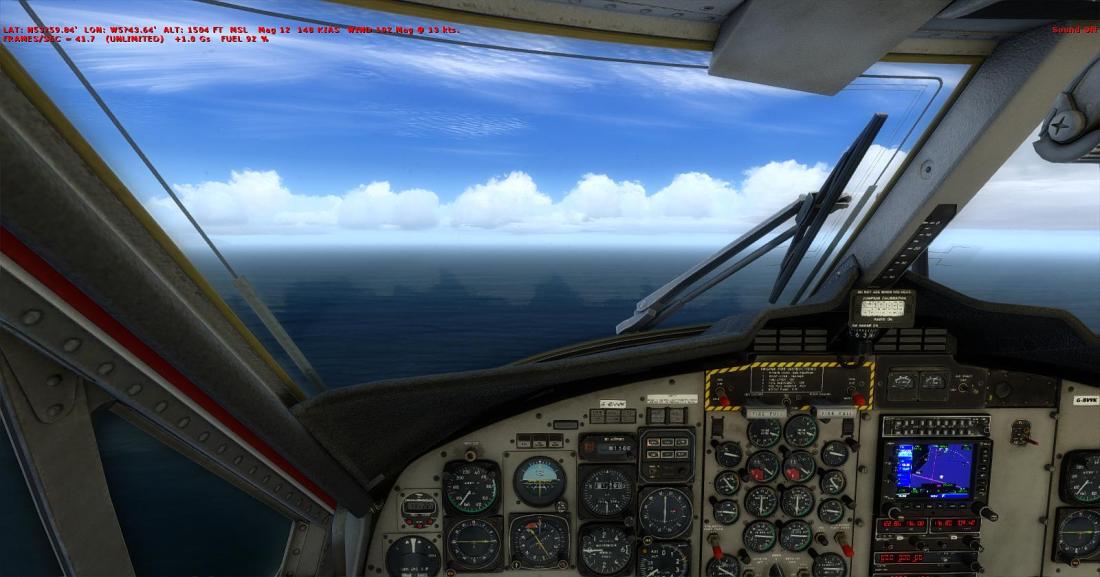The height and width of the screenshot is (577, 1100).
Task: Click the attitude indicator gauge
Action: click(540, 480)
